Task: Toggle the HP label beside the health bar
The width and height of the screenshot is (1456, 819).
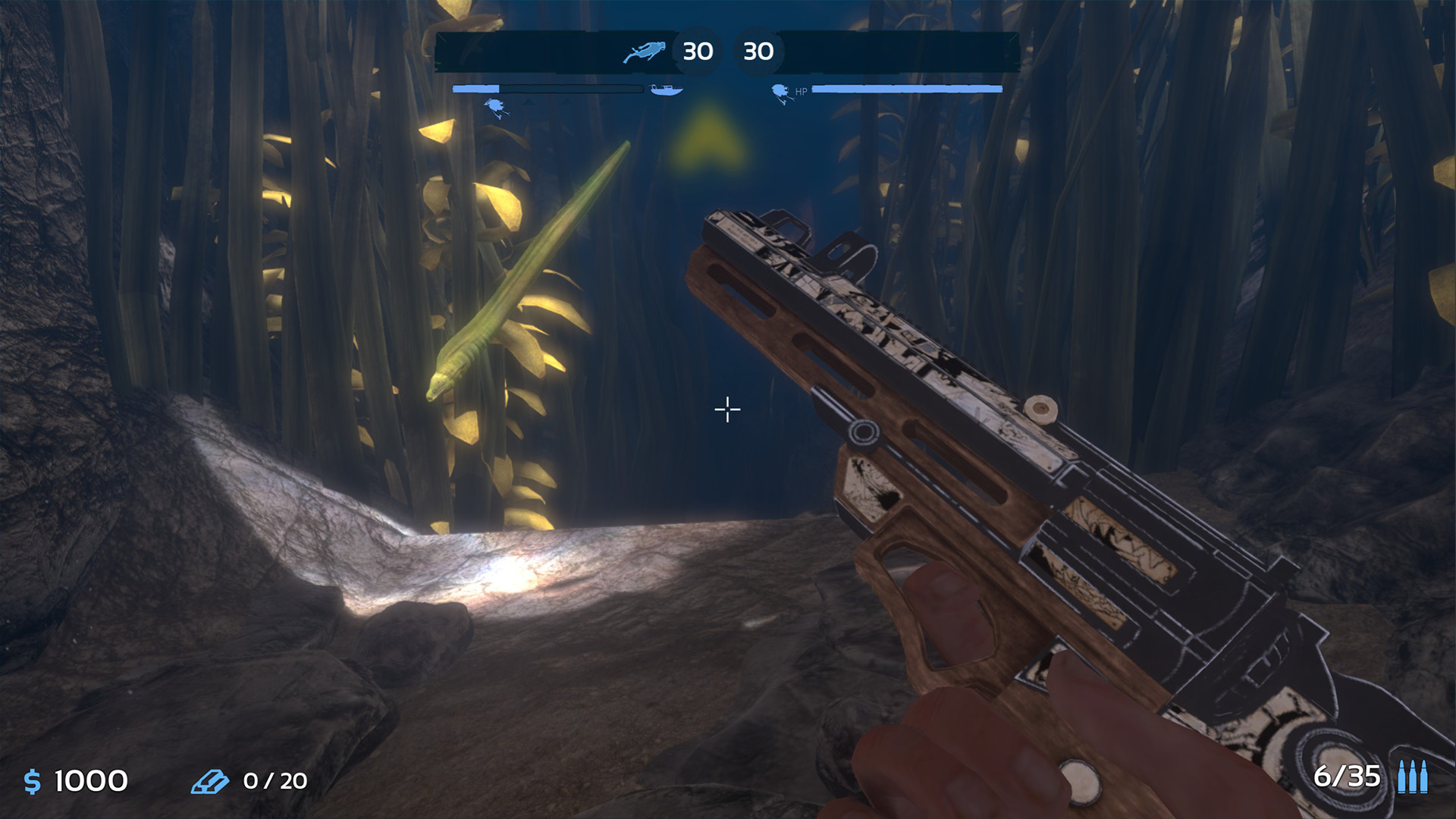Action: [x=801, y=91]
